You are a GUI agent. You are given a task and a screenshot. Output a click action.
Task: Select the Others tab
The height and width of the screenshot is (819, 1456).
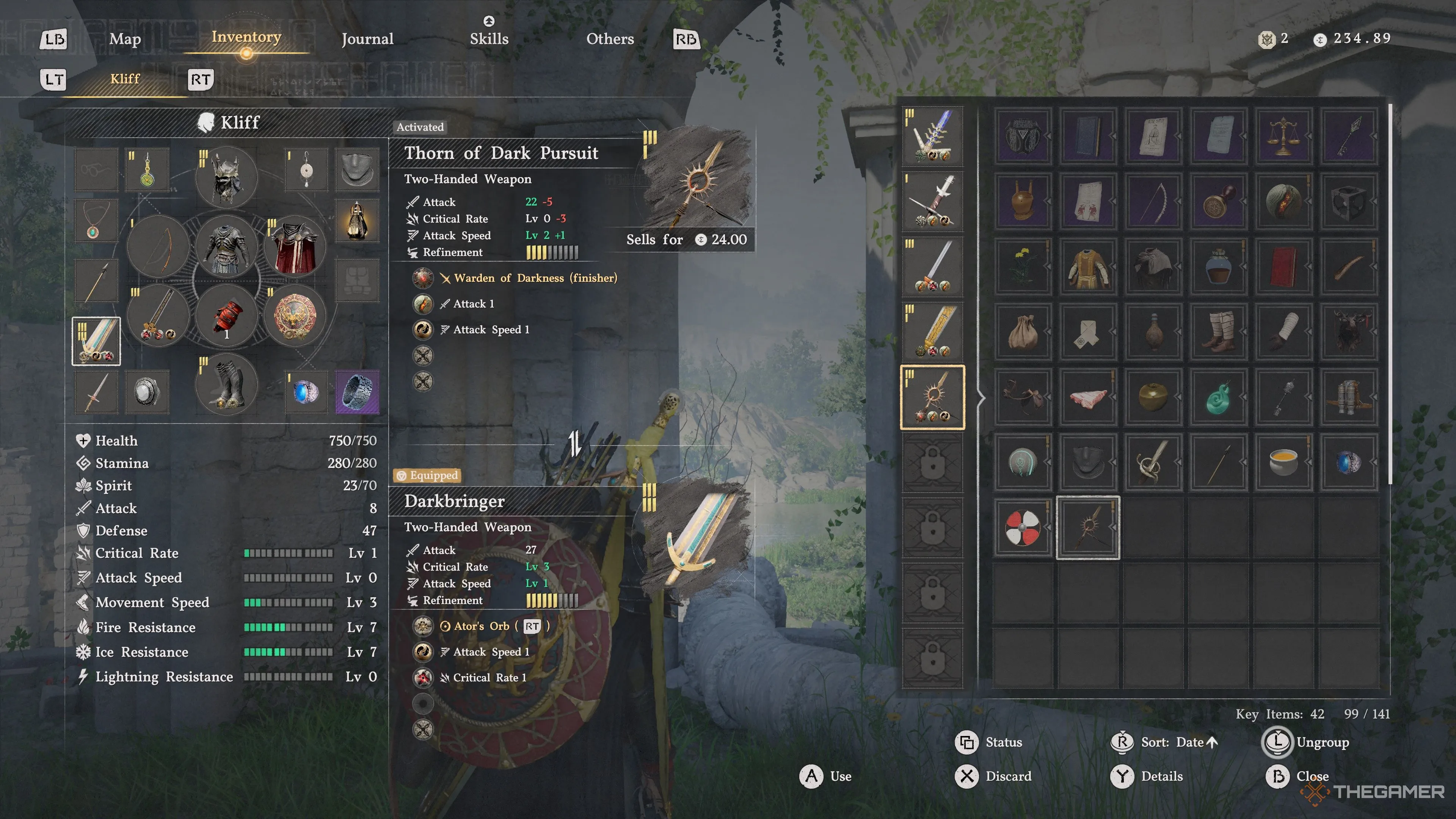[x=610, y=39]
